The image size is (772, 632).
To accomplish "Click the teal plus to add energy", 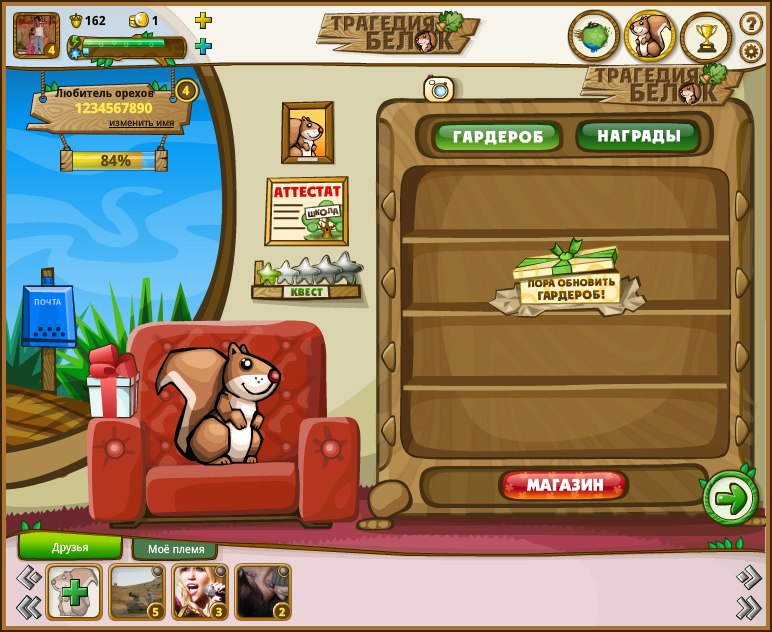I will point(203,46).
